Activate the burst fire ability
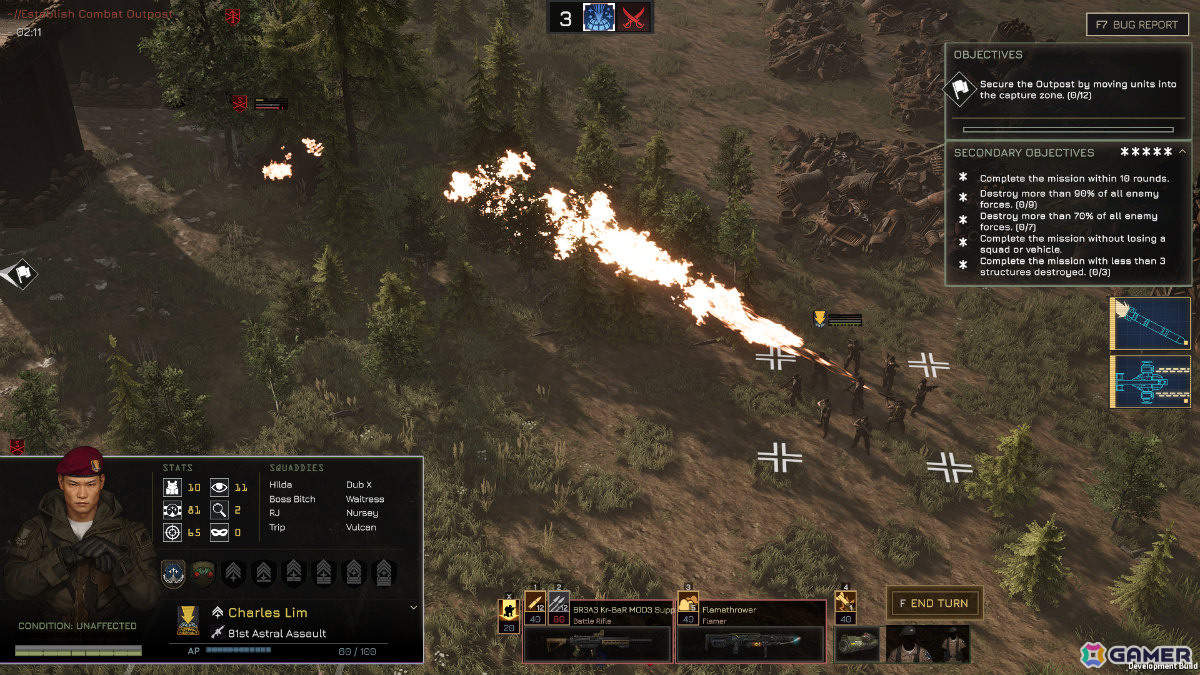 pos(559,605)
